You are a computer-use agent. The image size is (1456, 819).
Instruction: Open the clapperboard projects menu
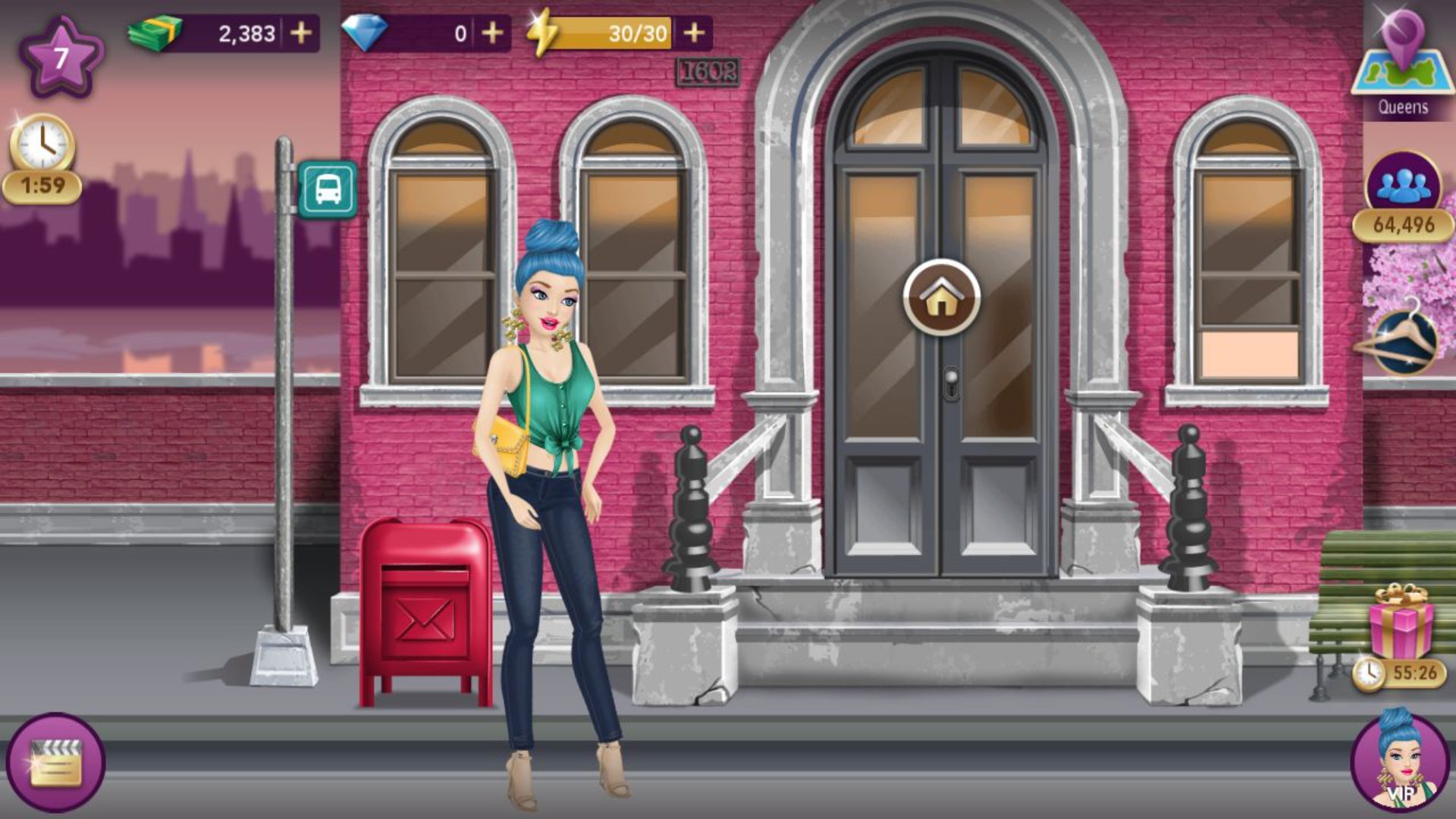[x=55, y=762]
